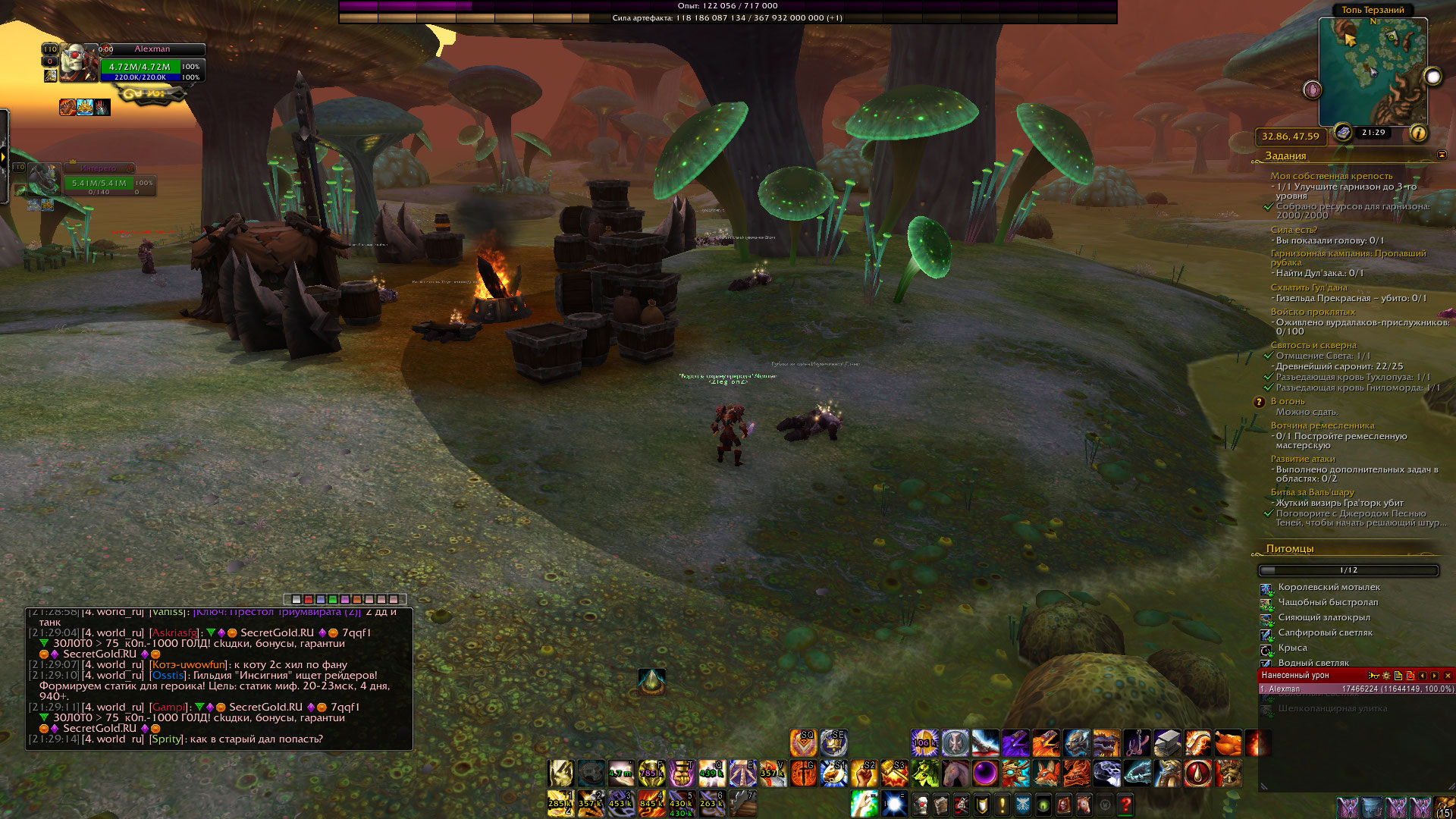Open damage meter settings gear
The width and height of the screenshot is (1456, 819).
pos(1386,676)
